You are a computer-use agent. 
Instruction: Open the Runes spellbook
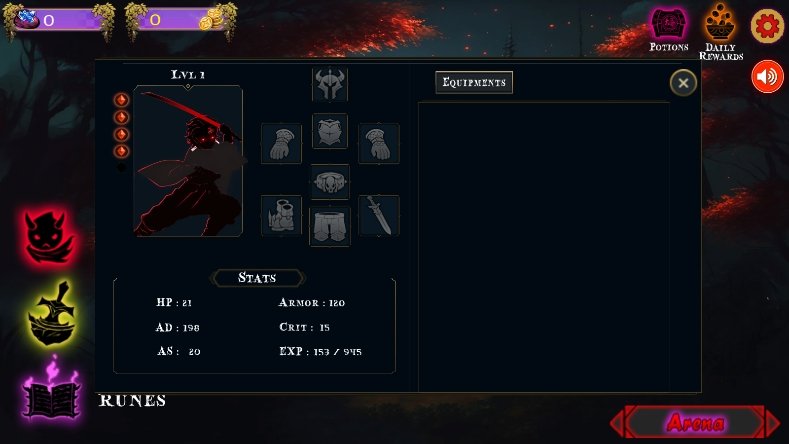pyautogui.click(x=50, y=393)
